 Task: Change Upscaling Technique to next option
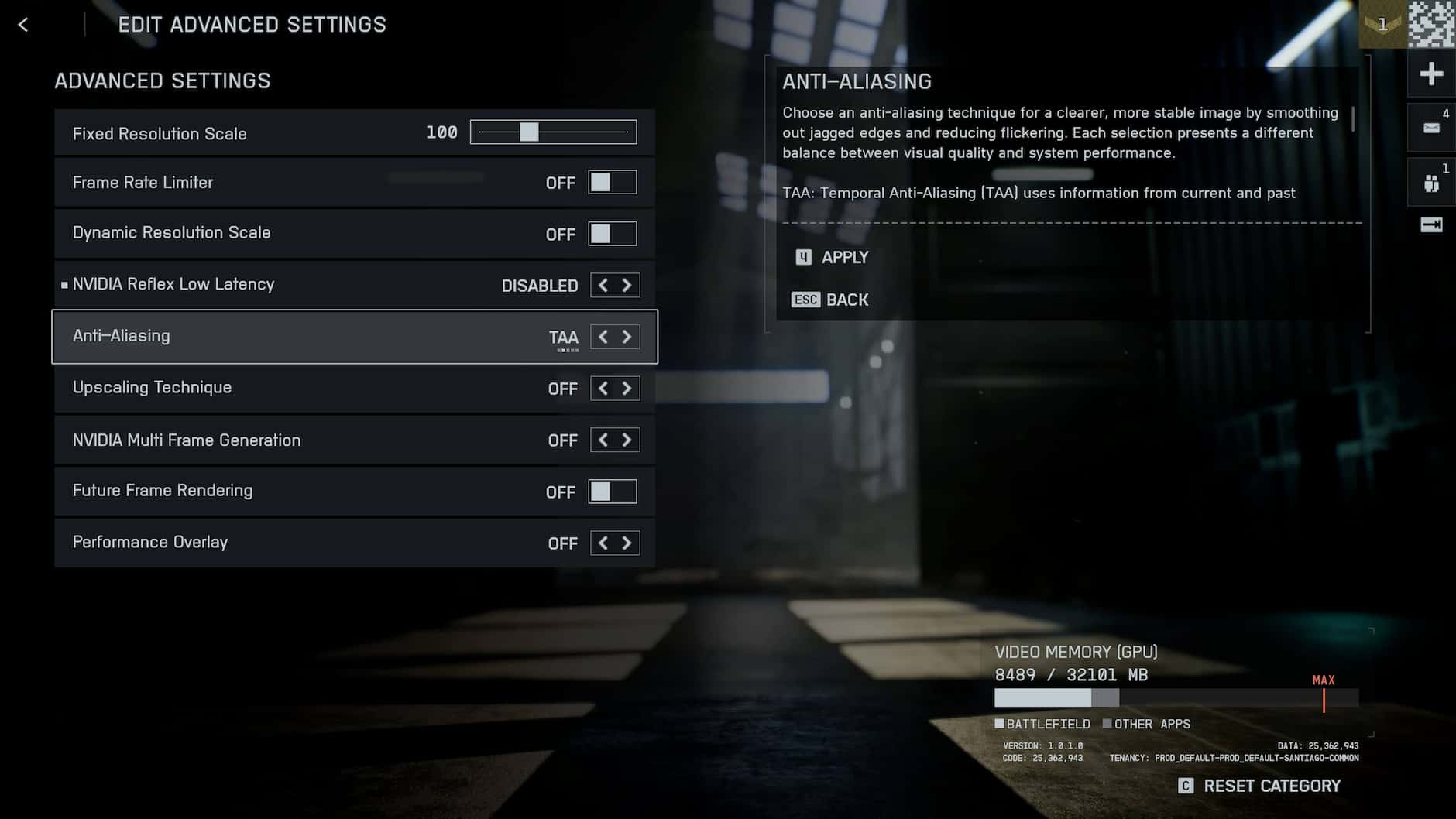coord(627,389)
